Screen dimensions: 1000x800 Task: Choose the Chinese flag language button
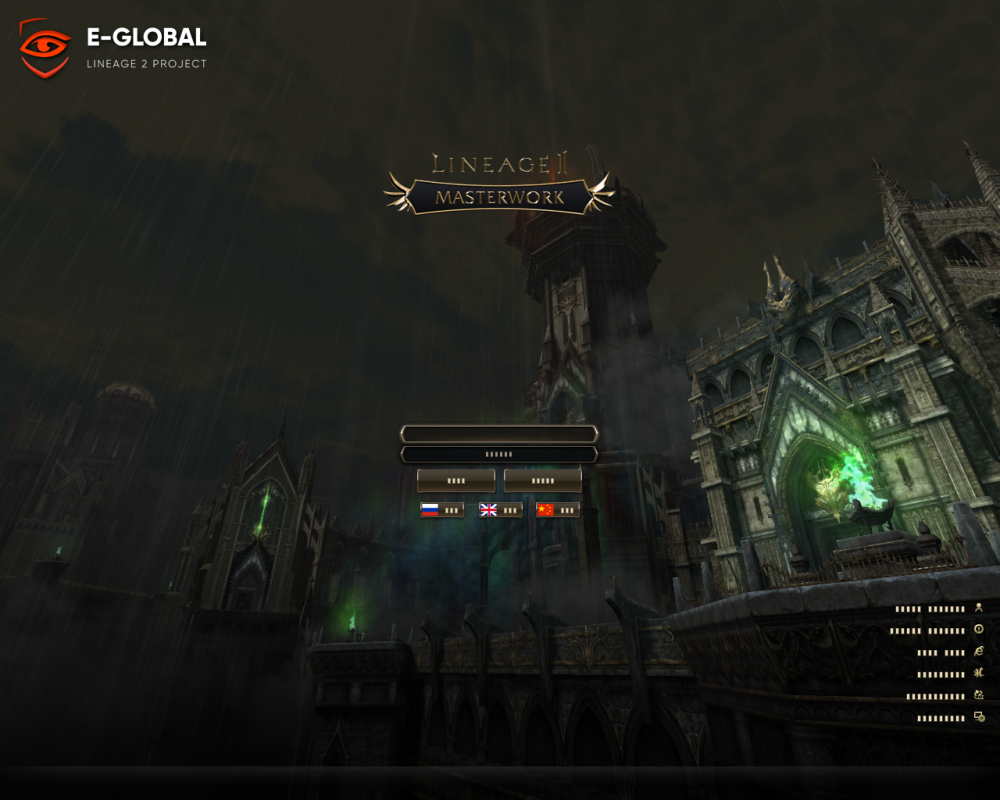coord(557,510)
